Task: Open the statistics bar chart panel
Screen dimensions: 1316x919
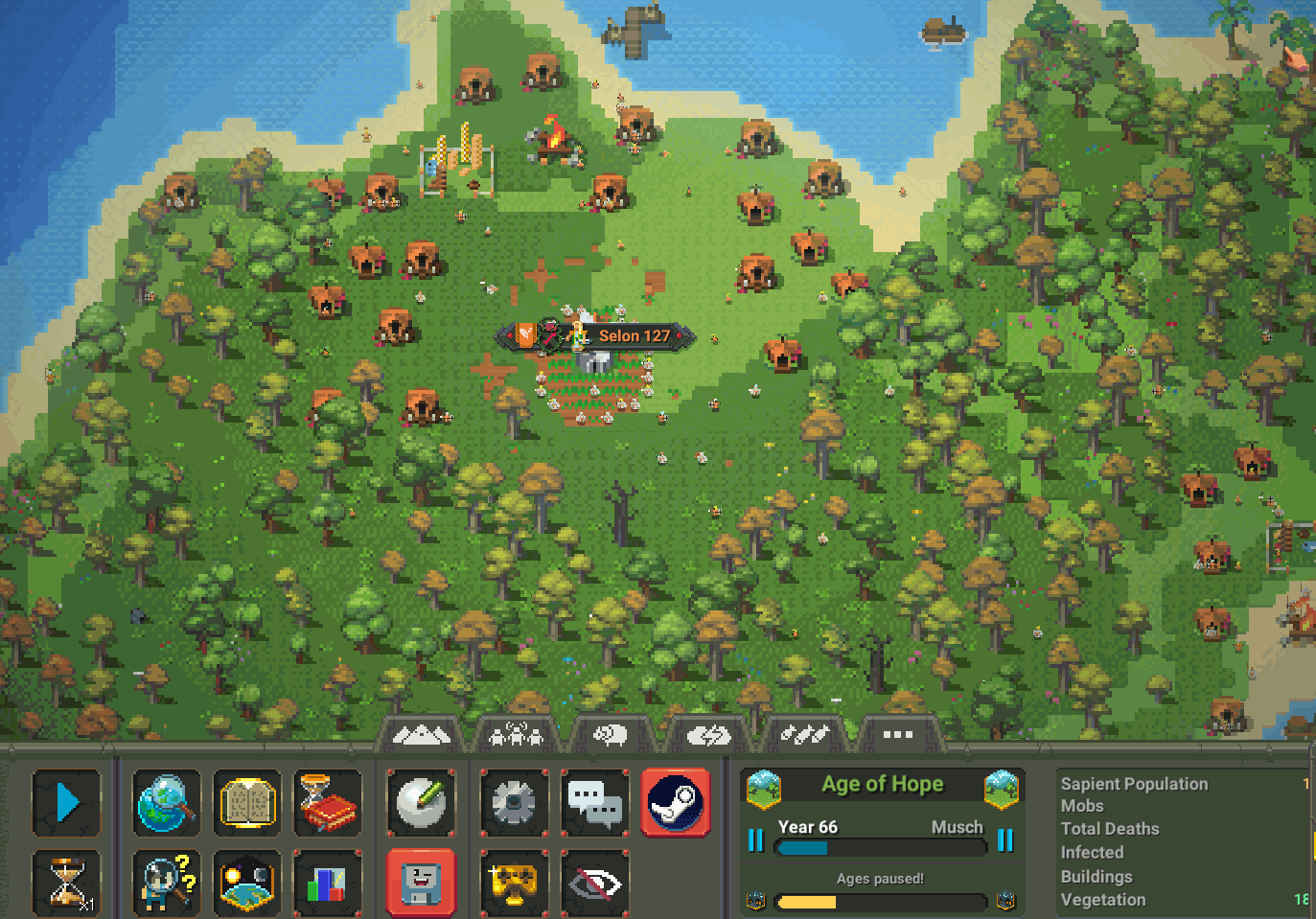Action: coord(328,883)
